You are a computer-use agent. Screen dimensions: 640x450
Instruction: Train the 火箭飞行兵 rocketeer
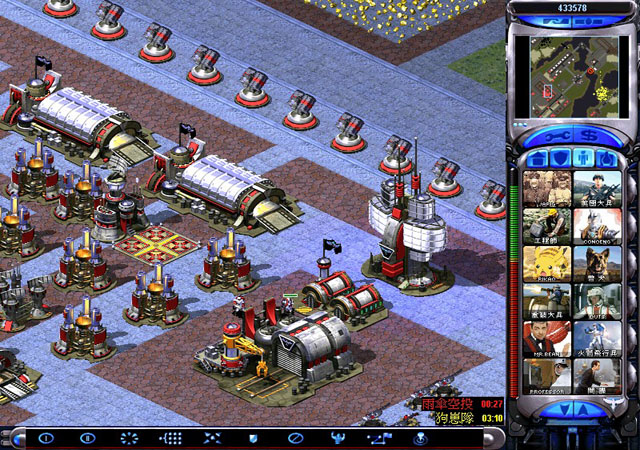click(596, 339)
